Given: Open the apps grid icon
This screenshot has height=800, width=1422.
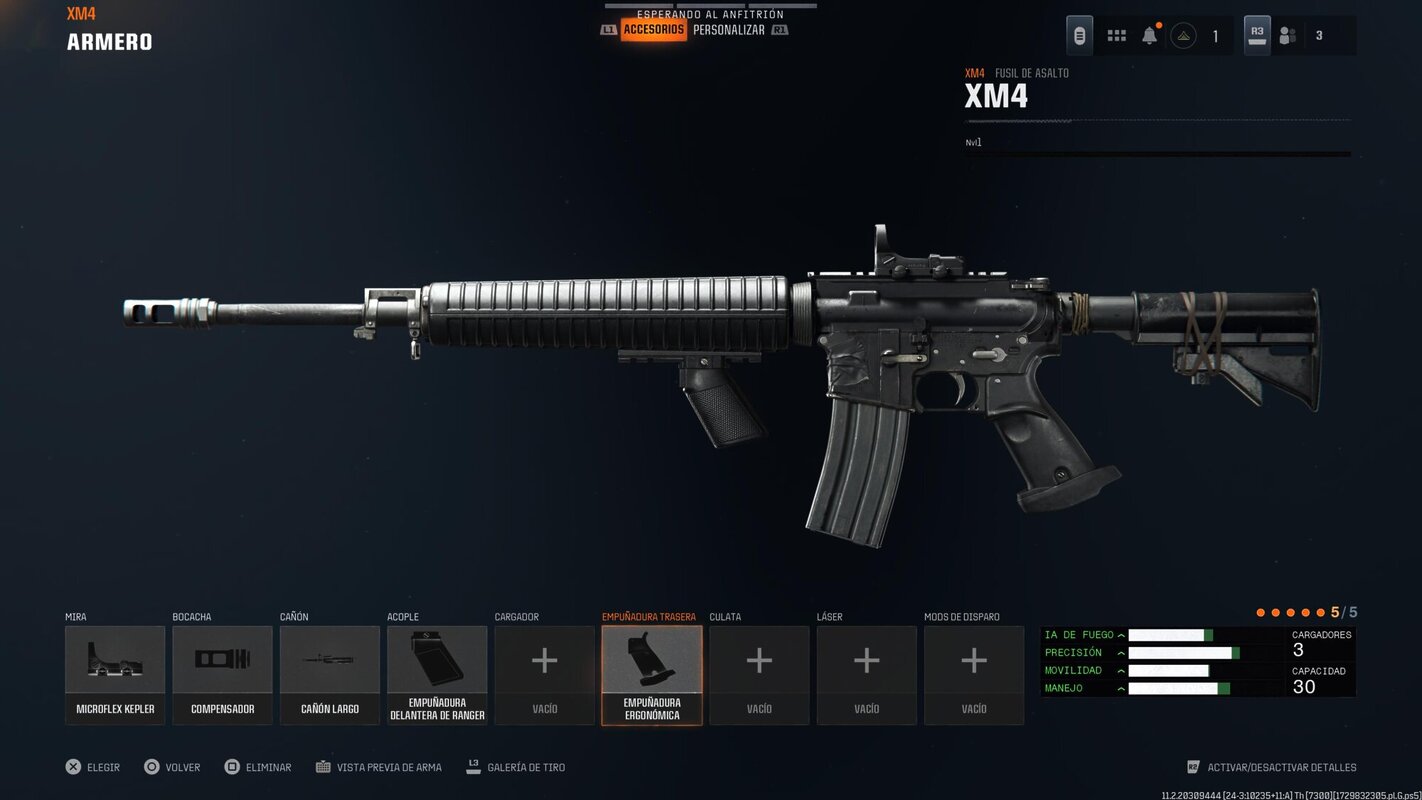Looking at the screenshot, I should pos(1116,34).
